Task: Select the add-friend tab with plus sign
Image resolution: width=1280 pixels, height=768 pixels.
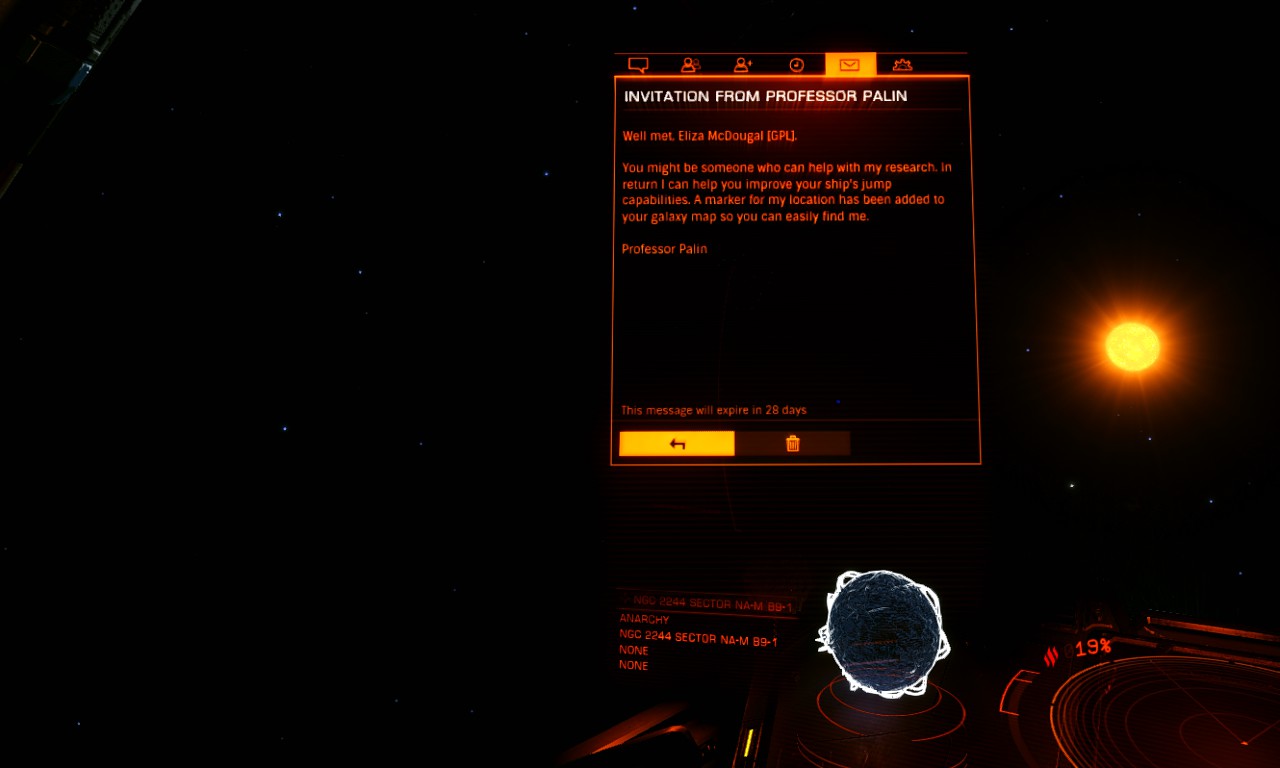Action: coord(743,65)
